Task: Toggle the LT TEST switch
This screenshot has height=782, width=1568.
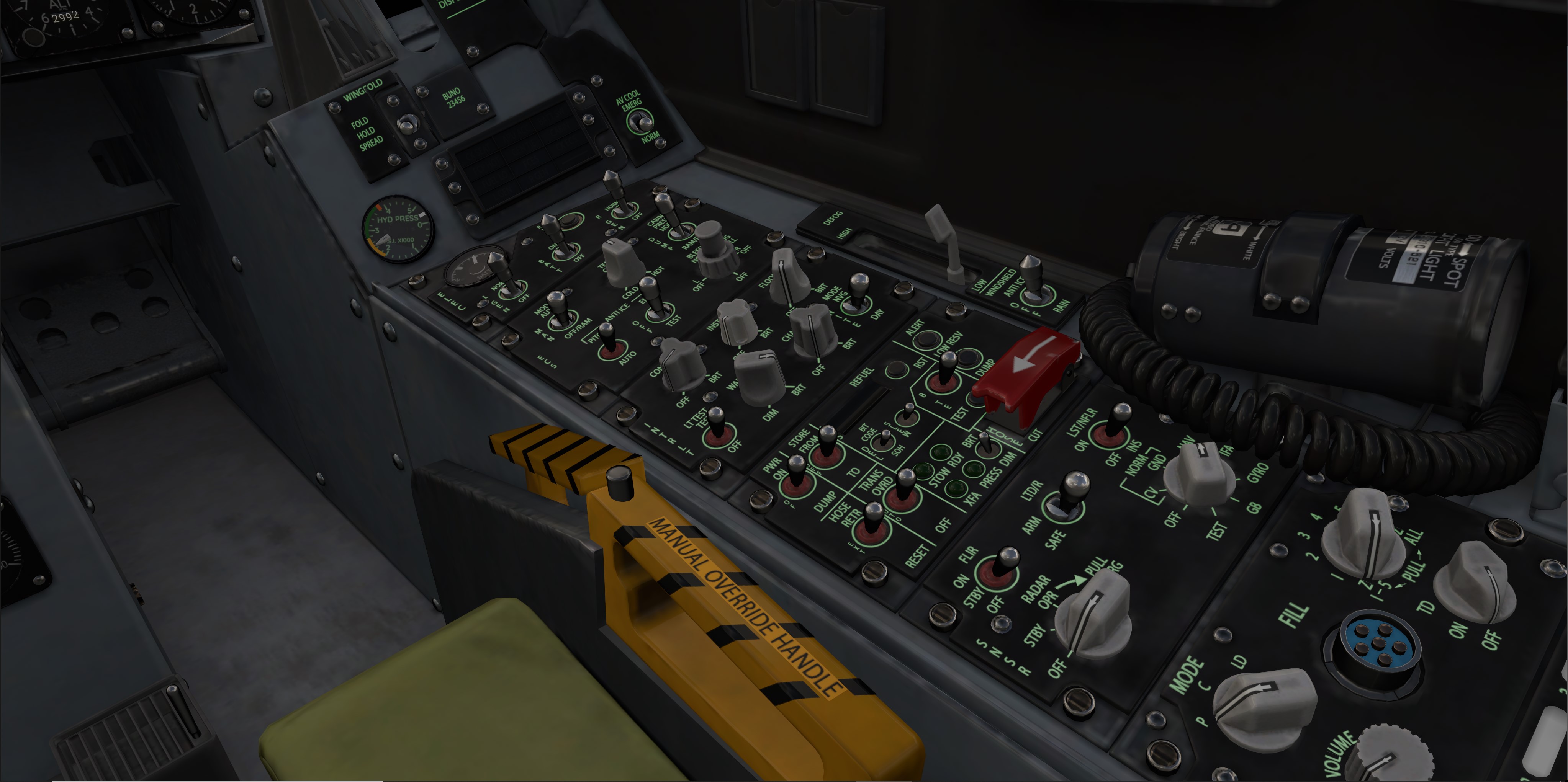Action: coord(718,427)
